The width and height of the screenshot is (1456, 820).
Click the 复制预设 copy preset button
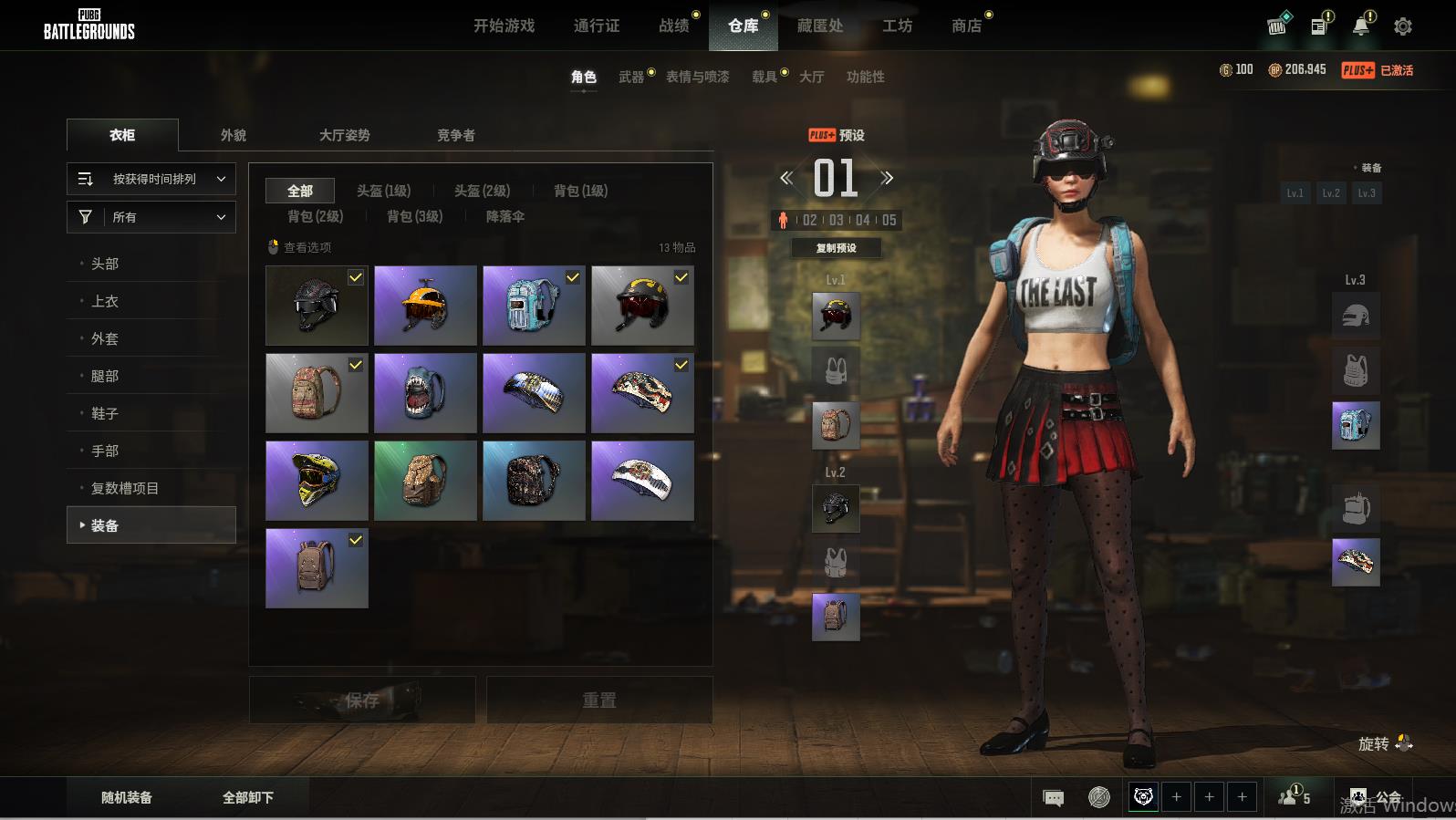pyautogui.click(x=836, y=248)
